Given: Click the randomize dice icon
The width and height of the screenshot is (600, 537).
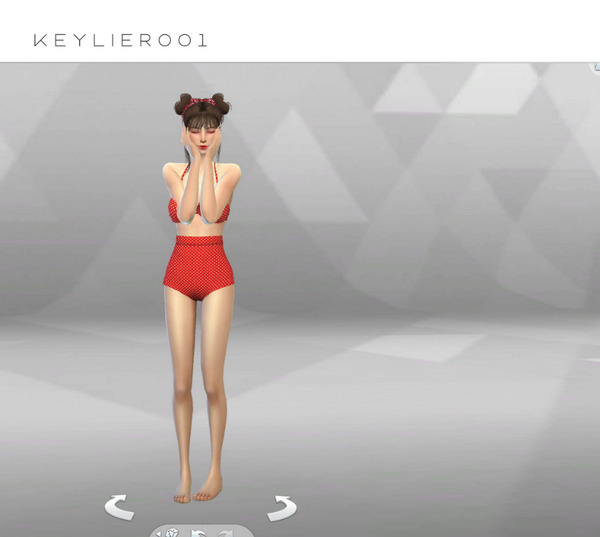Looking at the screenshot, I should point(172,532).
